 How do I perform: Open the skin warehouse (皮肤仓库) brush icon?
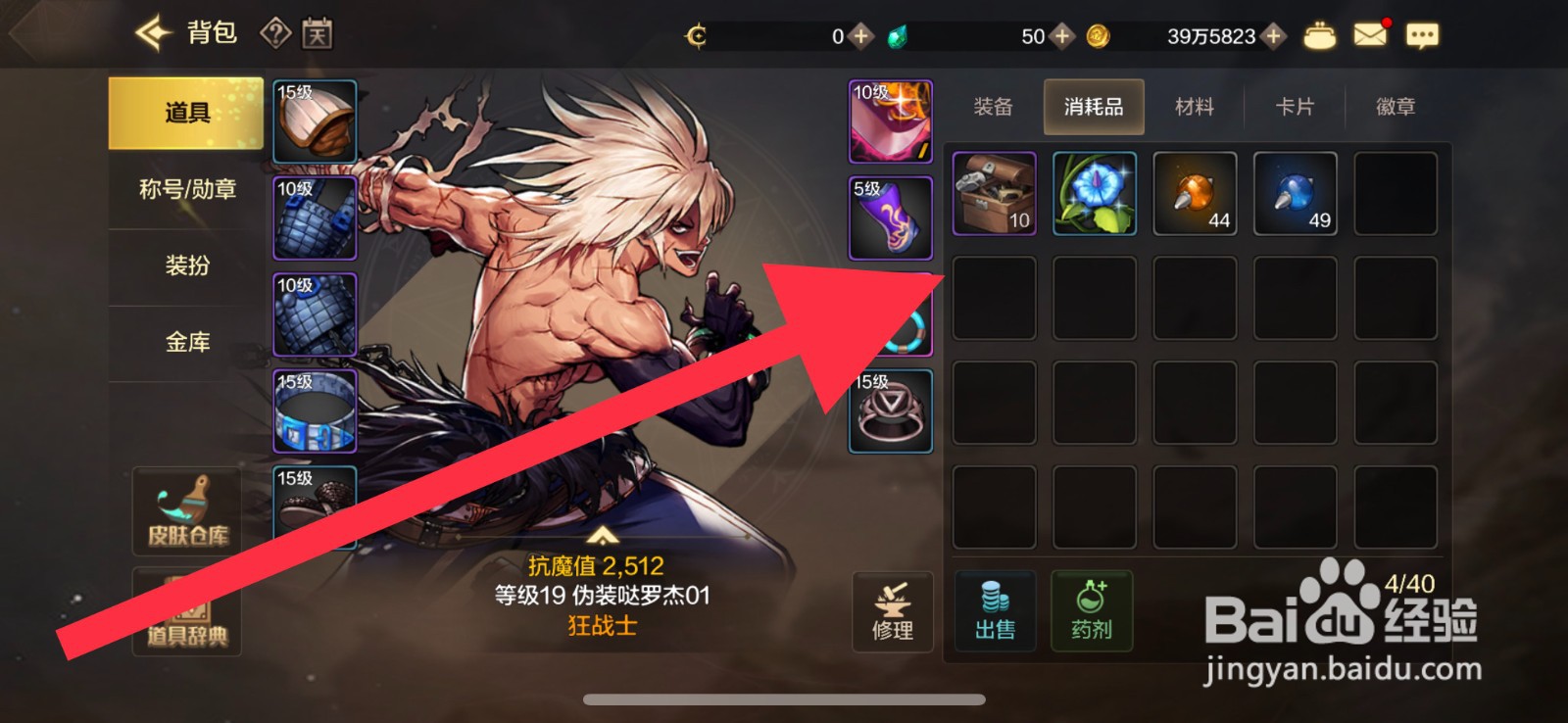186,509
